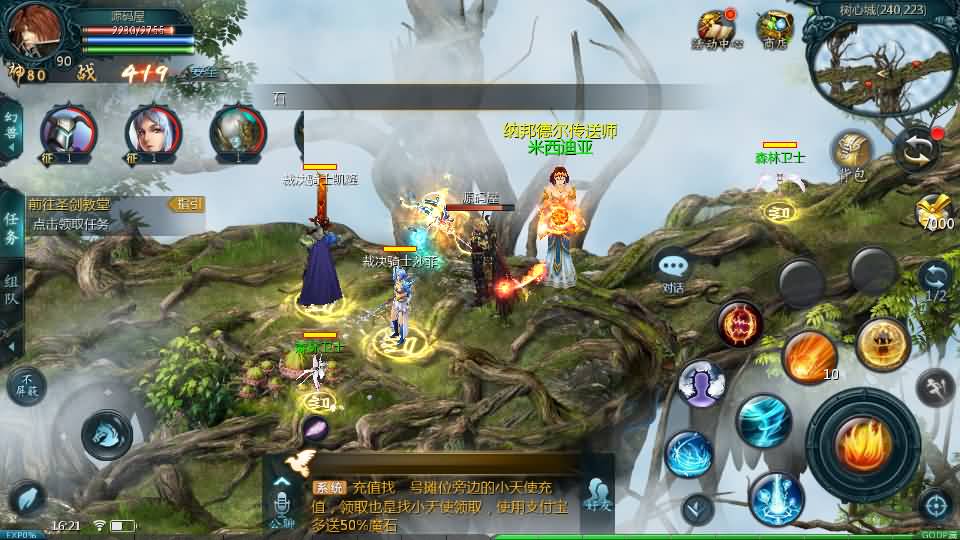Select the 任务 quest tab
The width and height of the screenshot is (960, 540).
pyautogui.click(x=12, y=229)
